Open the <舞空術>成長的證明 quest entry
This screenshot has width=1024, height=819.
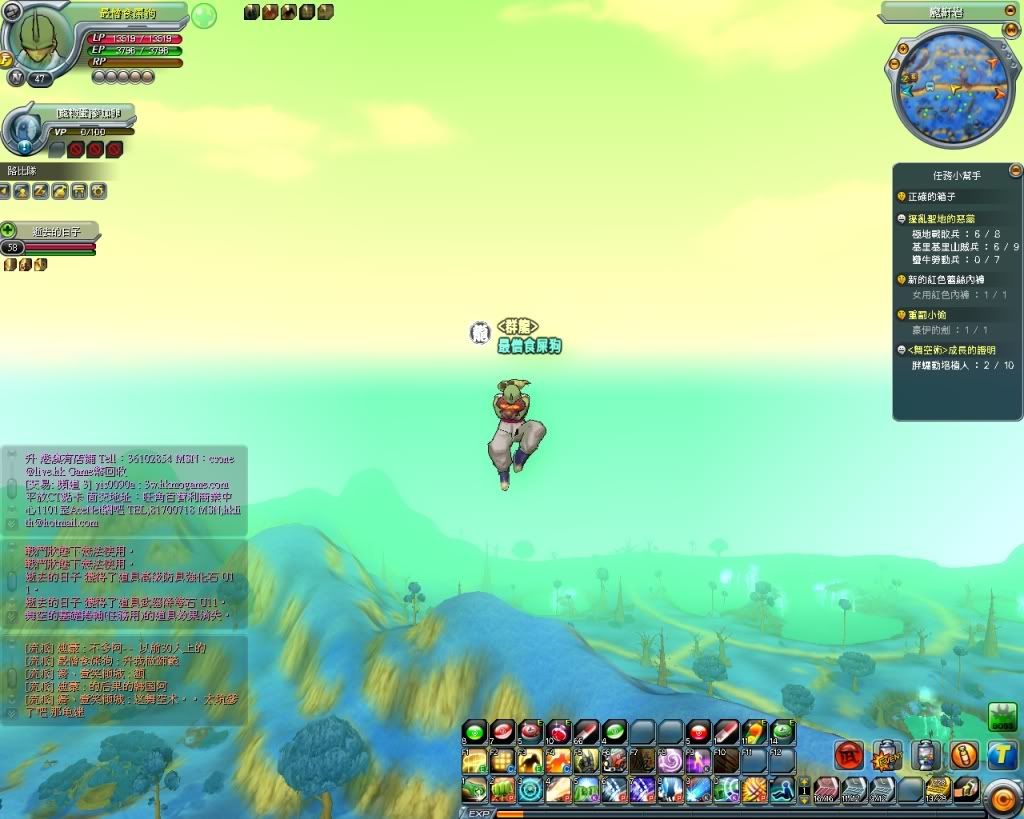(x=952, y=350)
